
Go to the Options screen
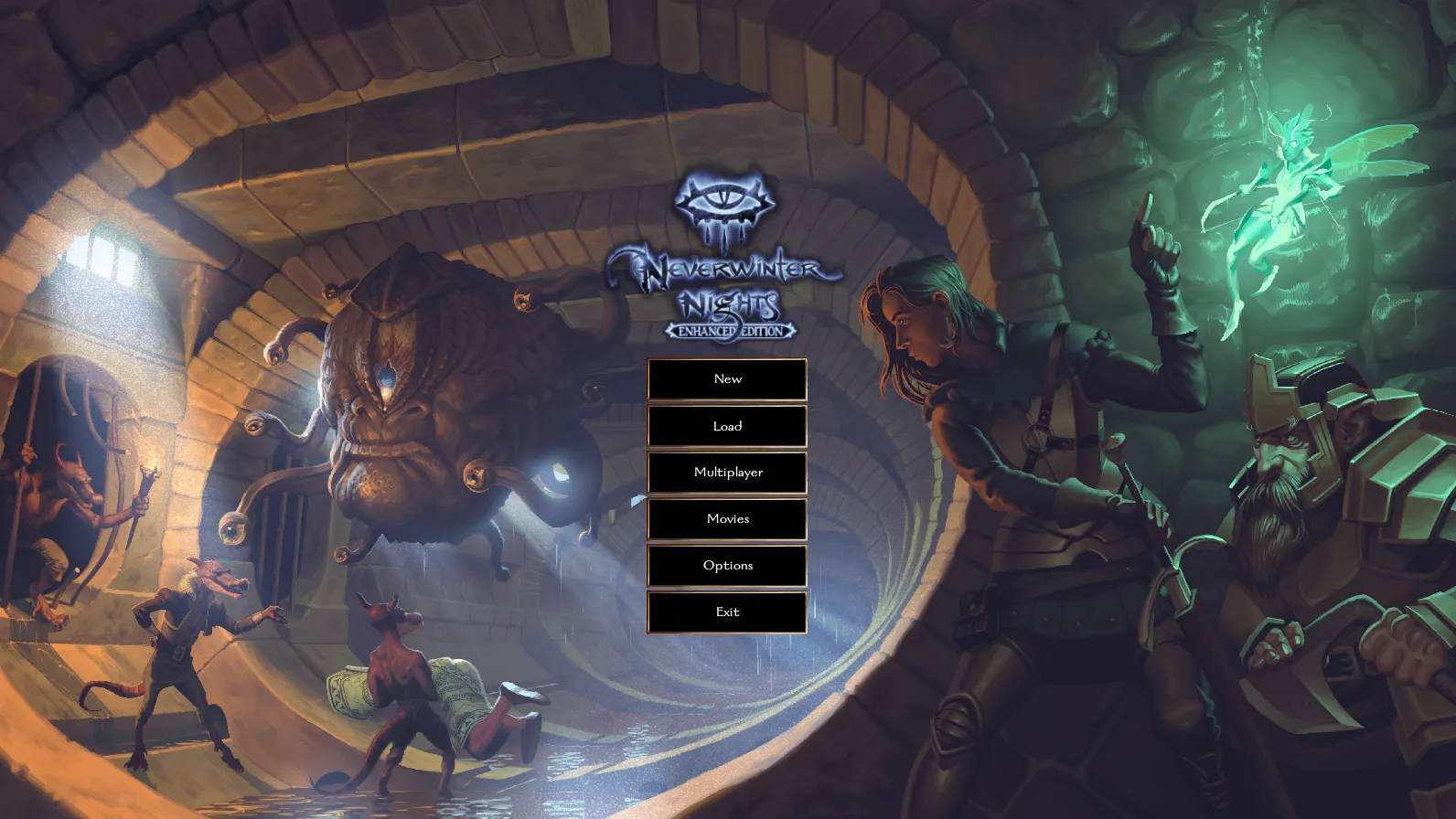click(727, 566)
